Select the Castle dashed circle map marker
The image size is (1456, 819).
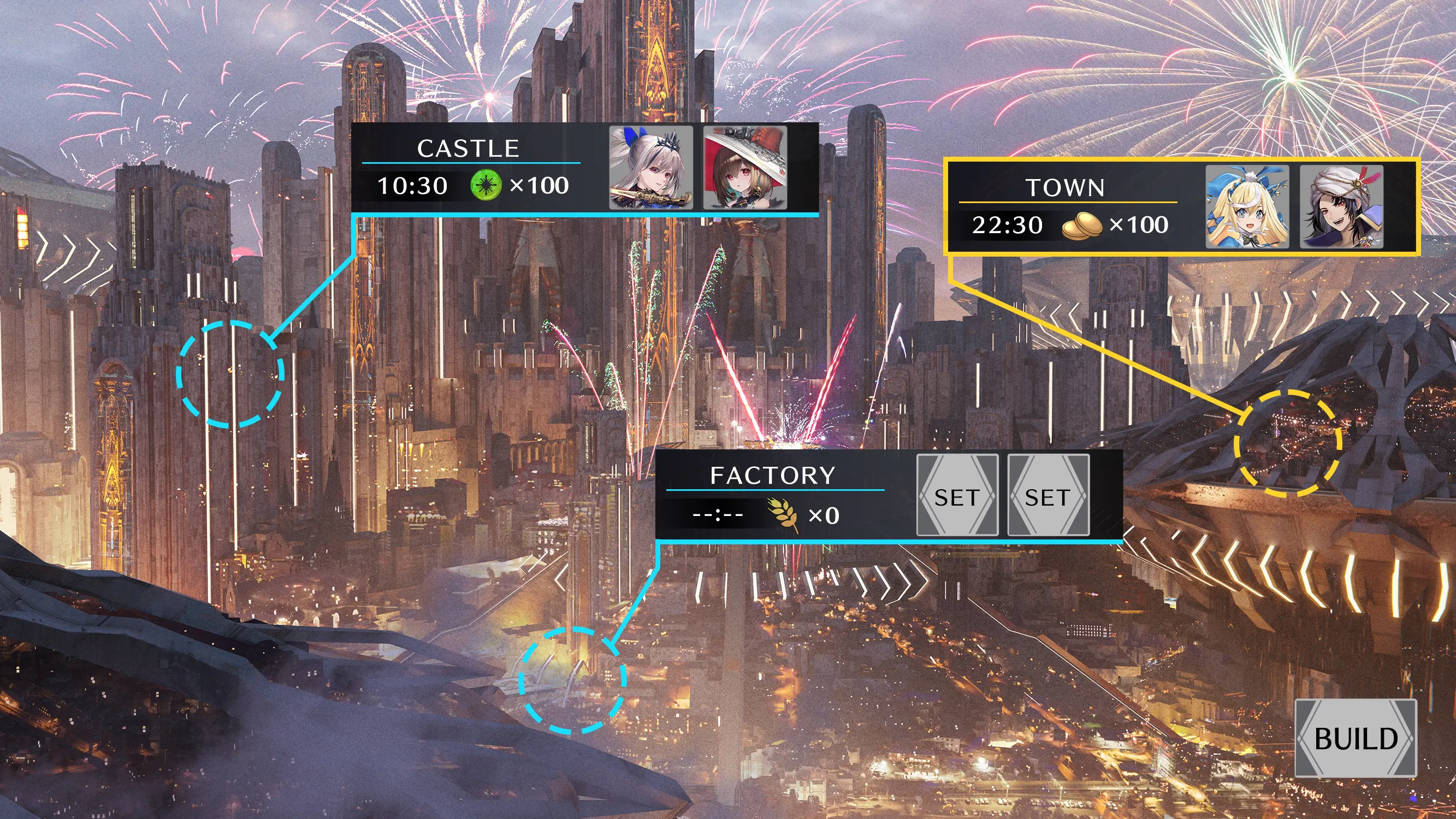(x=230, y=373)
